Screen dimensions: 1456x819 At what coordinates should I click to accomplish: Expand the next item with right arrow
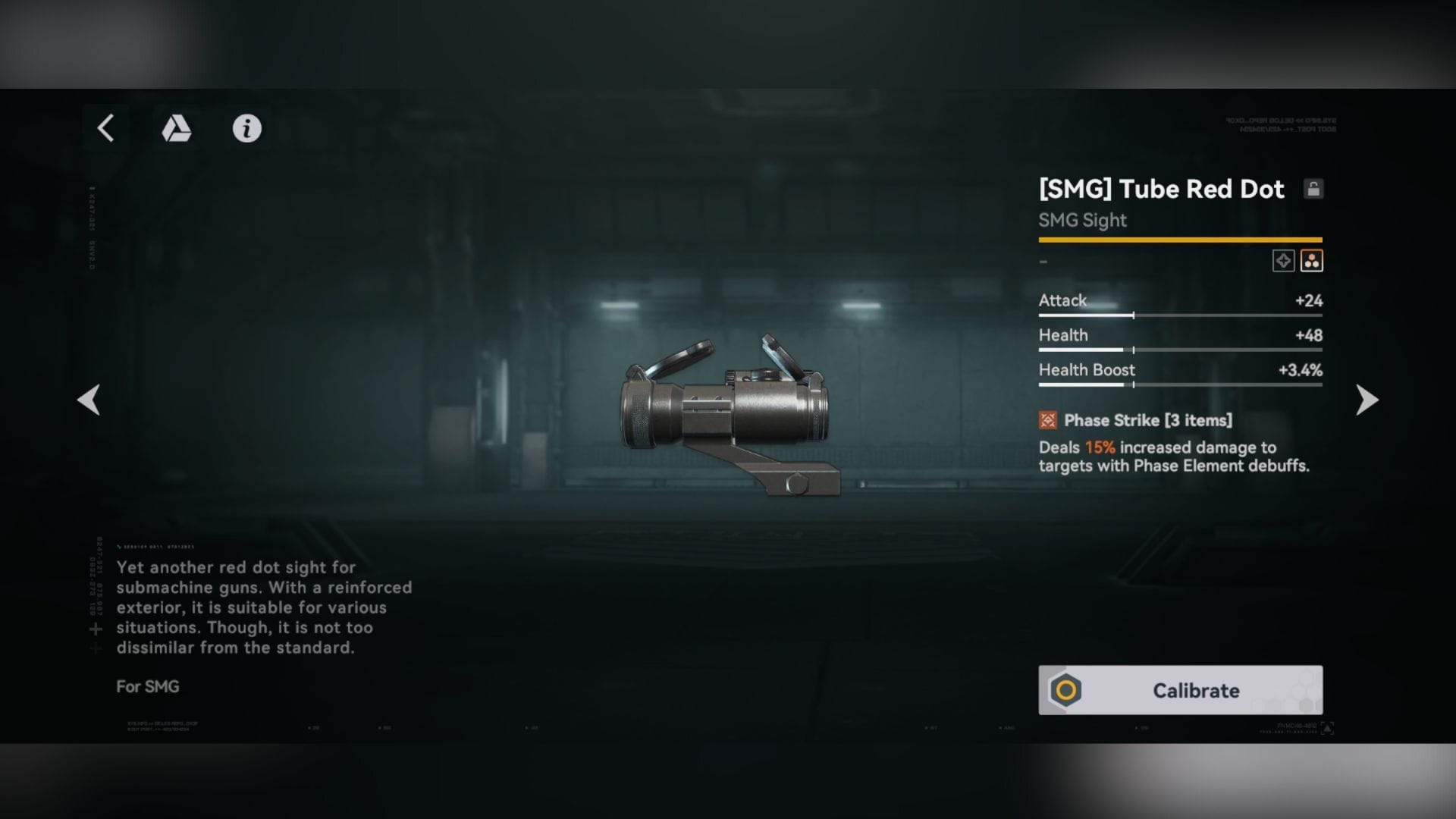[1366, 400]
